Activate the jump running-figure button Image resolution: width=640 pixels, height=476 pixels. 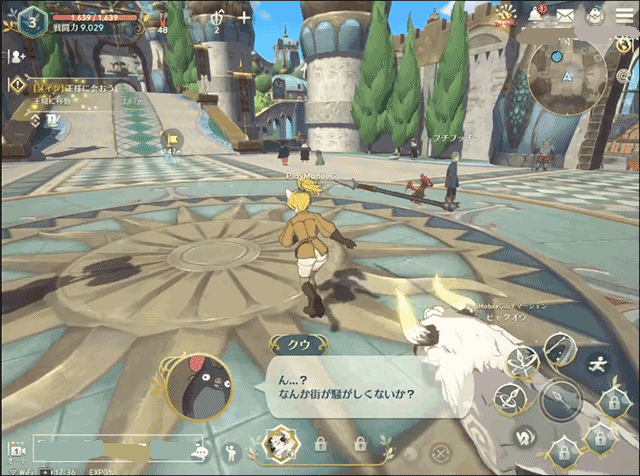tap(599, 363)
